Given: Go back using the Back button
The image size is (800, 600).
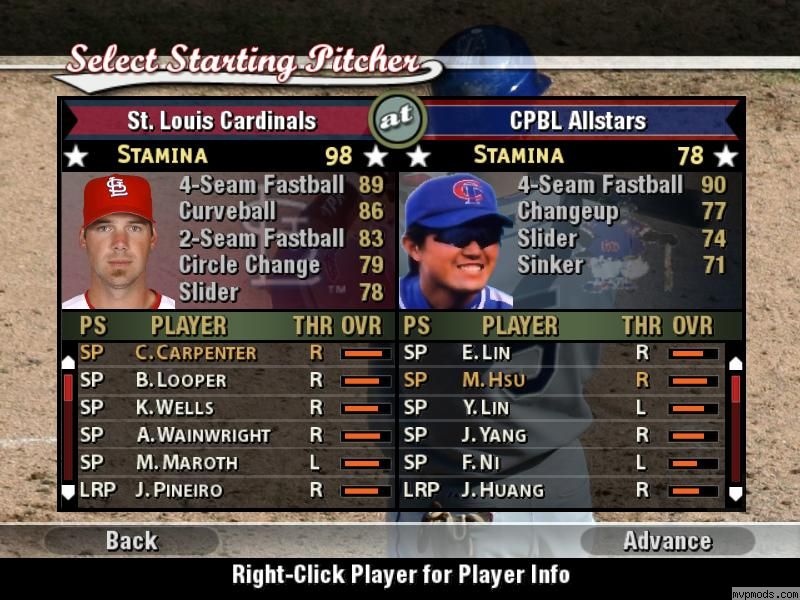Looking at the screenshot, I should [131, 541].
